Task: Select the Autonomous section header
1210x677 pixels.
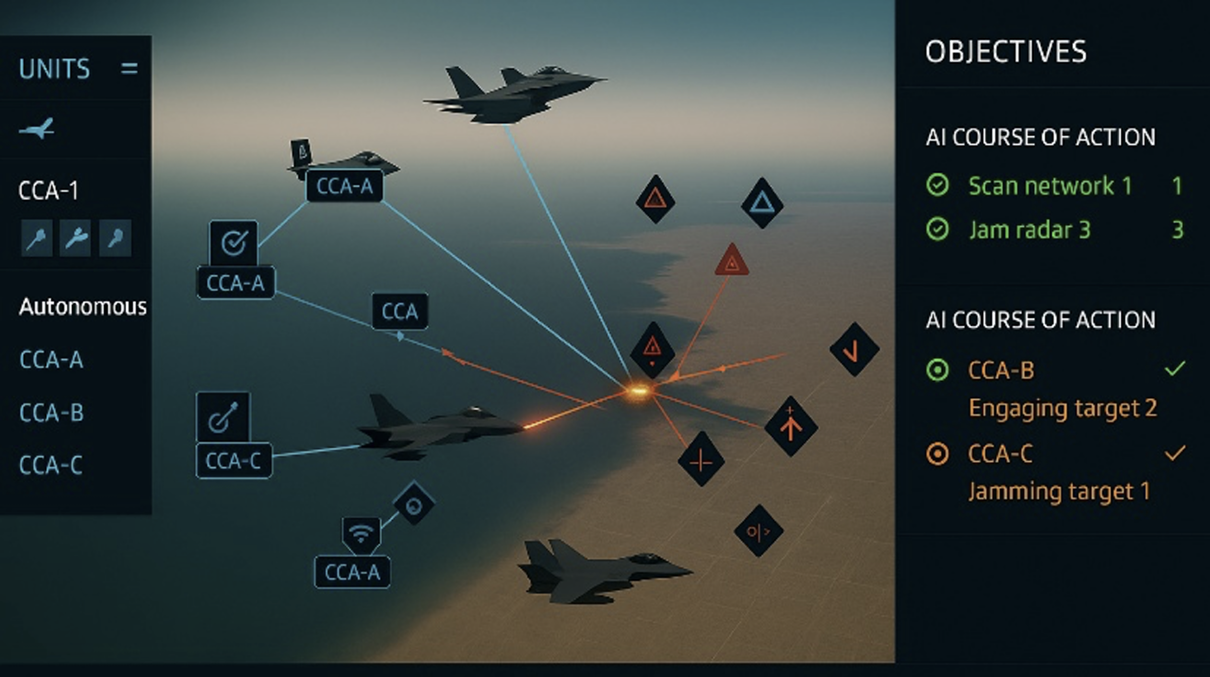Action: (83, 306)
